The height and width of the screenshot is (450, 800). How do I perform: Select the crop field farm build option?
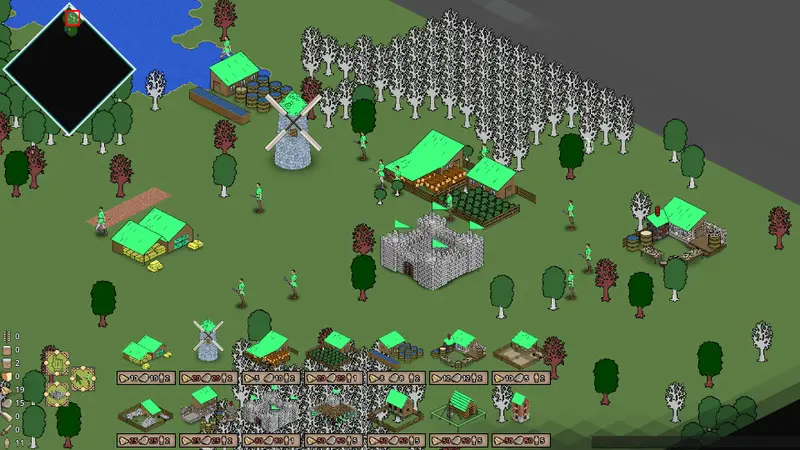click(x=333, y=349)
